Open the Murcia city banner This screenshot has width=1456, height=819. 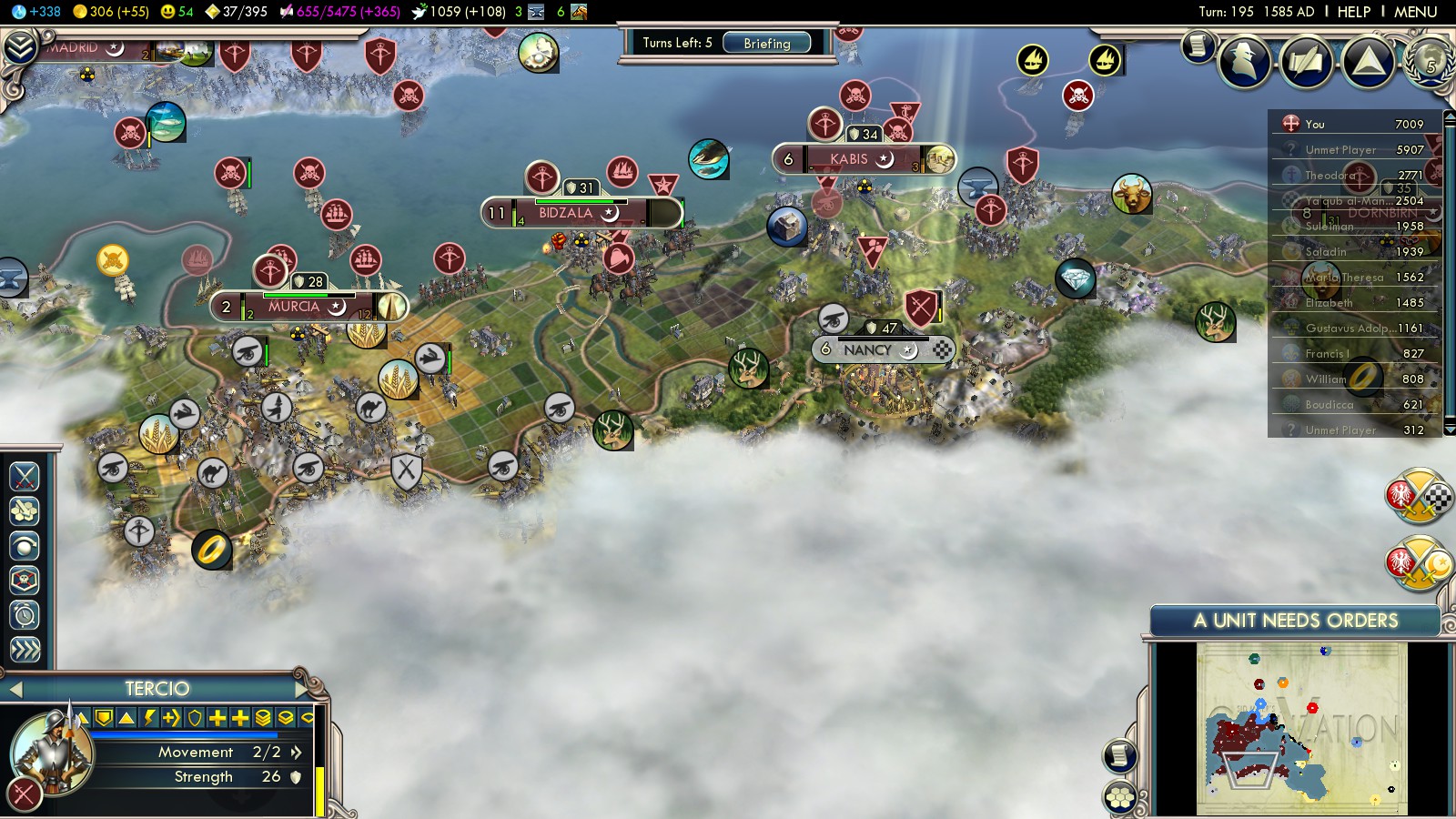pos(294,307)
